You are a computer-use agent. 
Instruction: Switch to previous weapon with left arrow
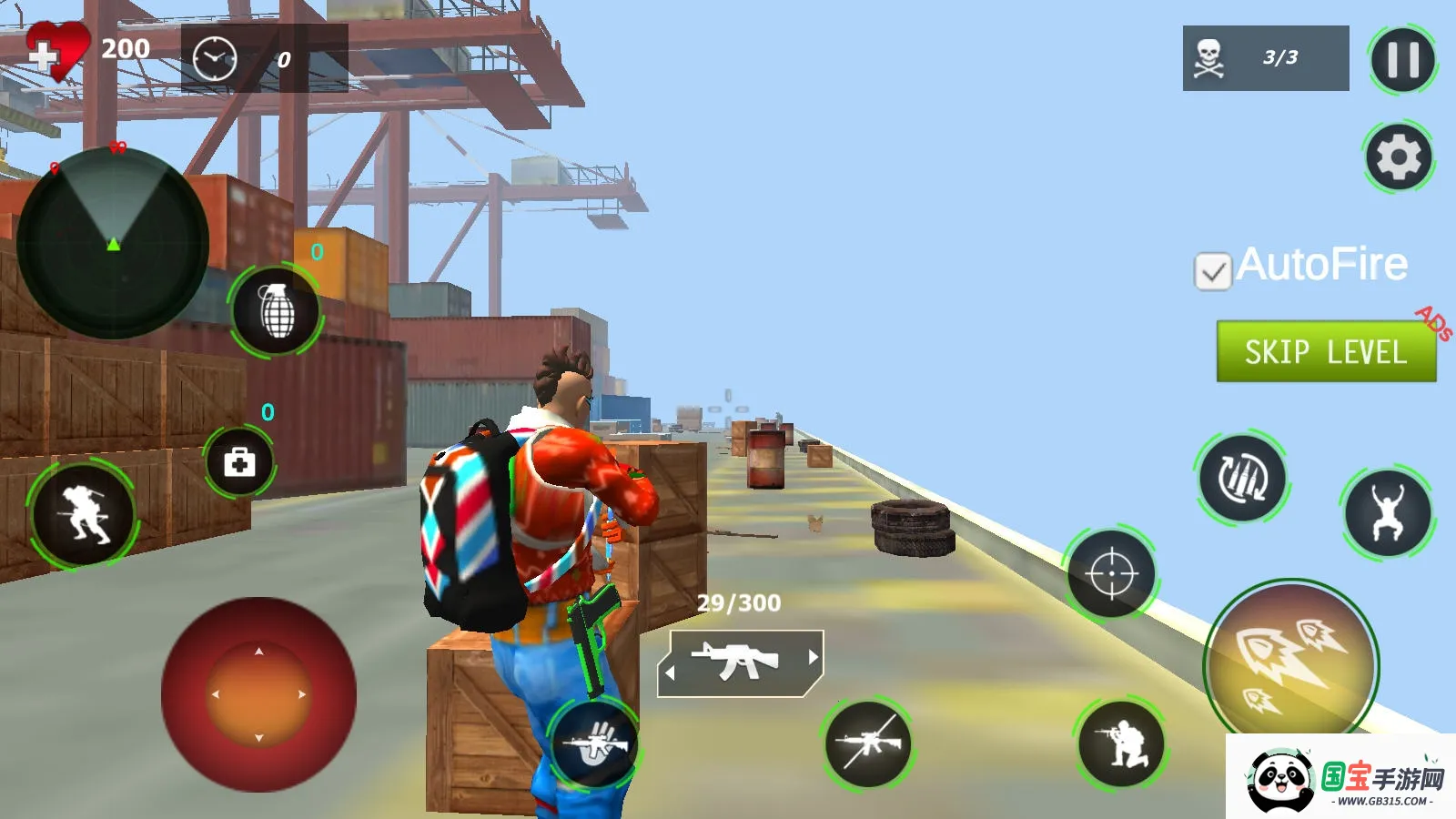pyautogui.click(x=671, y=673)
